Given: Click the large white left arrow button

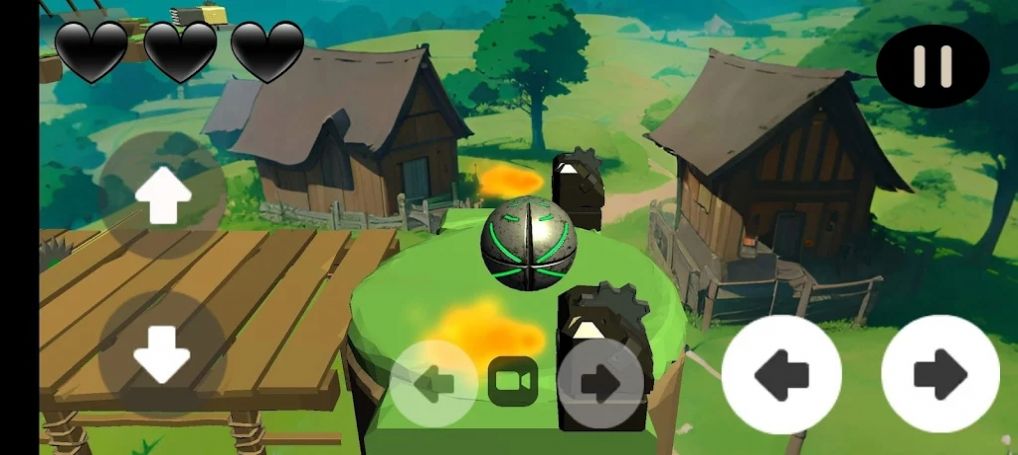Looking at the screenshot, I should click(x=781, y=374).
